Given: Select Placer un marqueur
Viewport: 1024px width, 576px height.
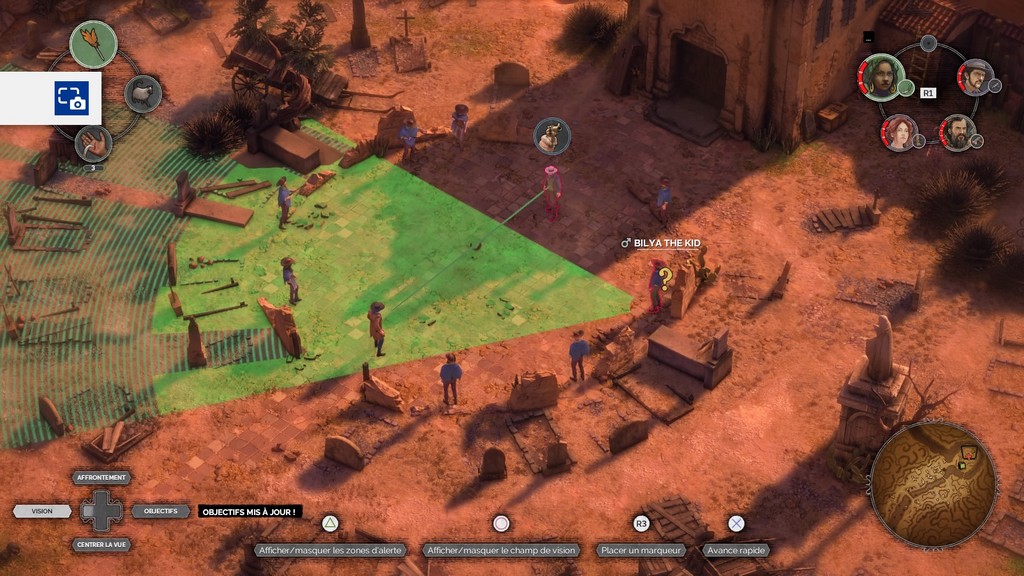Looking at the screenshot, I should pos(641,550).
